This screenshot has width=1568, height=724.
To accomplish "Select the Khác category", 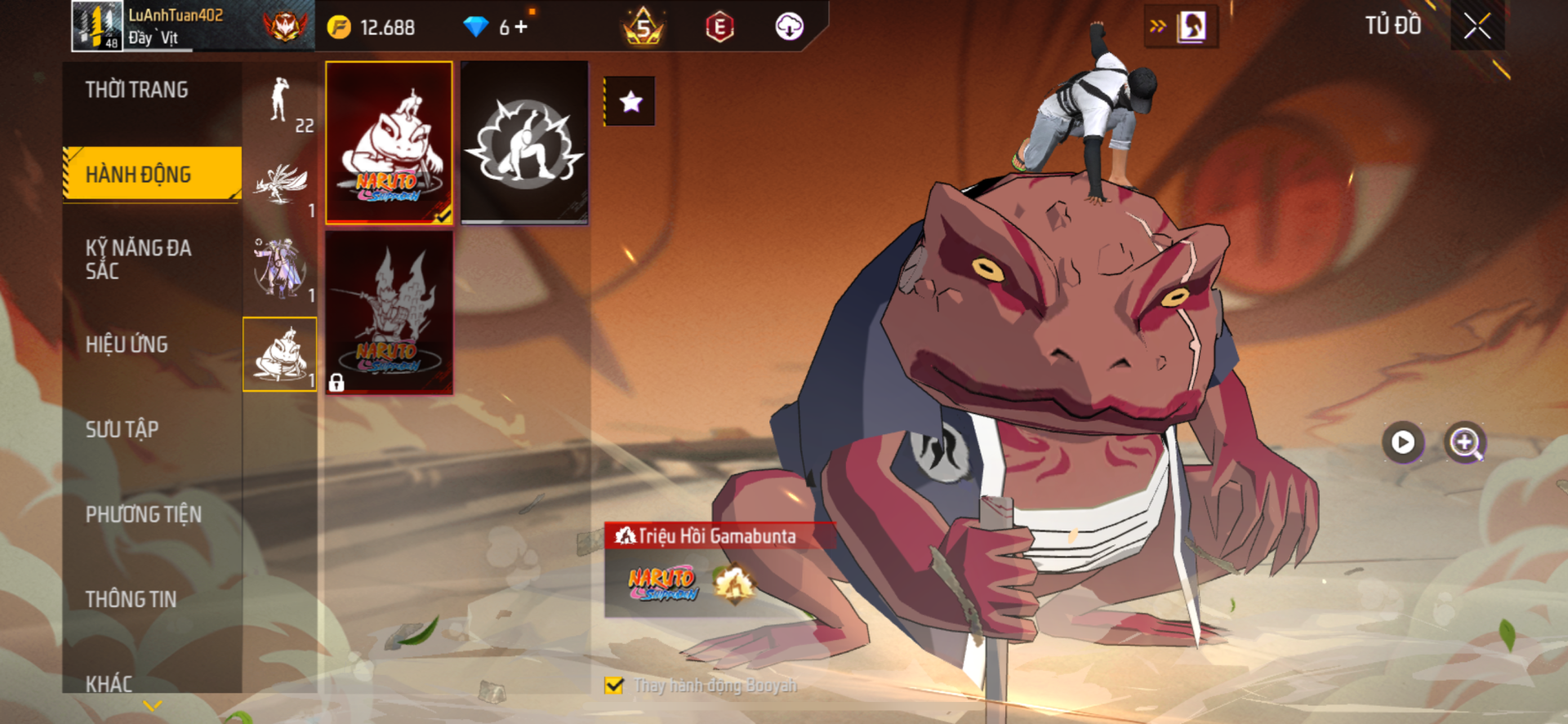I will click(x=109, y=682).
